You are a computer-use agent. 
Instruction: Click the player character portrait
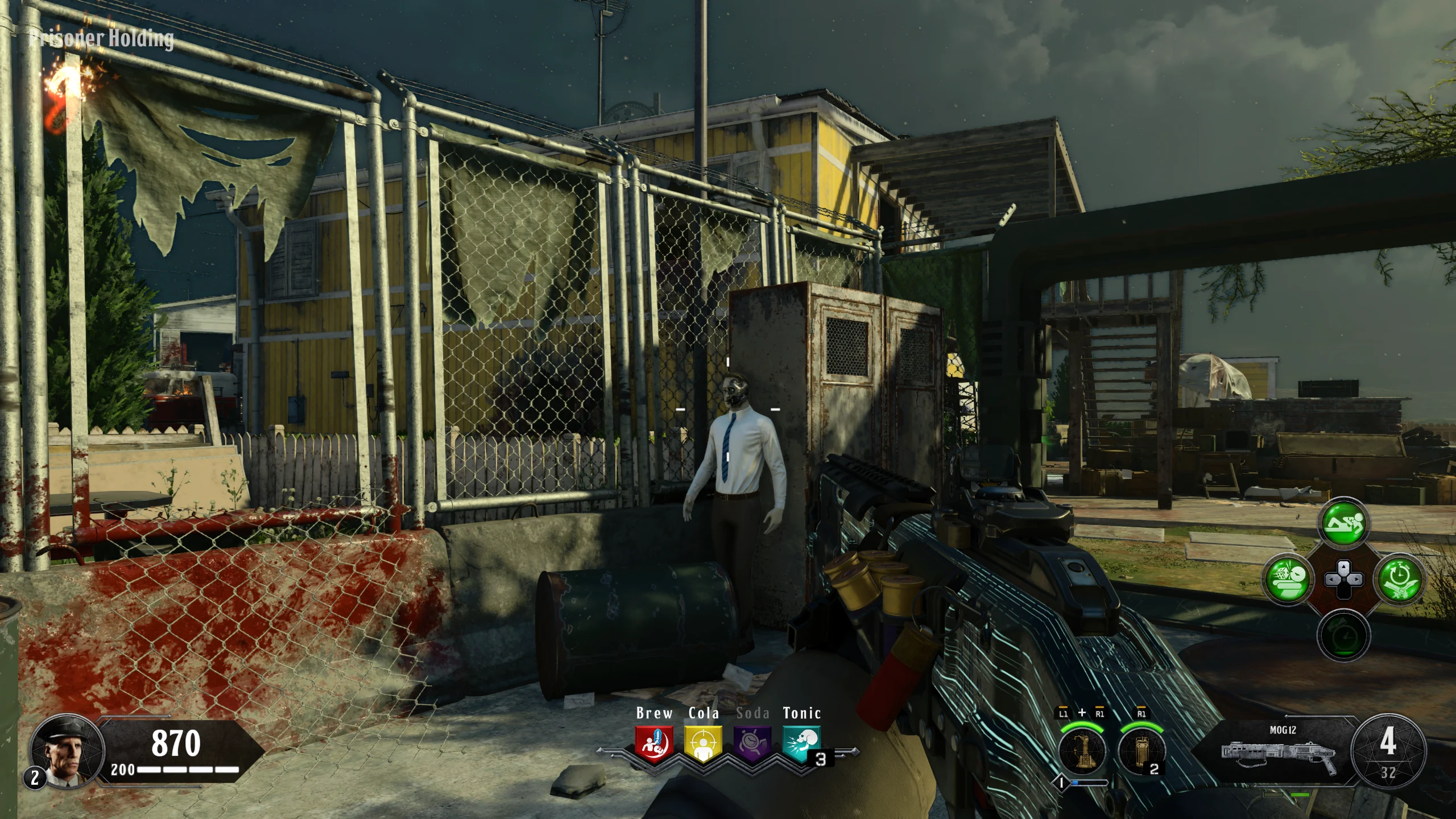click(x=67, y=750)
